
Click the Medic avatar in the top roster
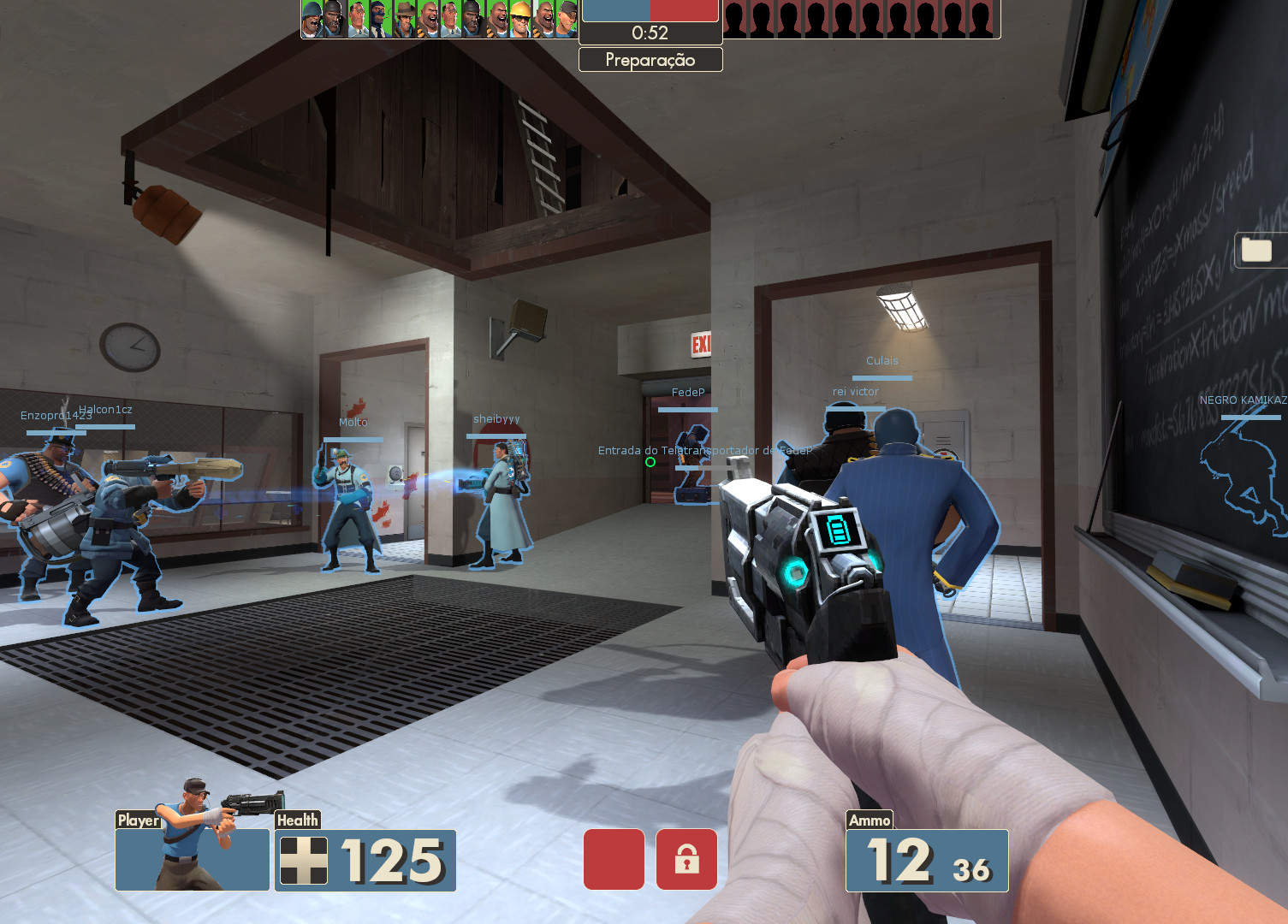click(x=356, y=17)
